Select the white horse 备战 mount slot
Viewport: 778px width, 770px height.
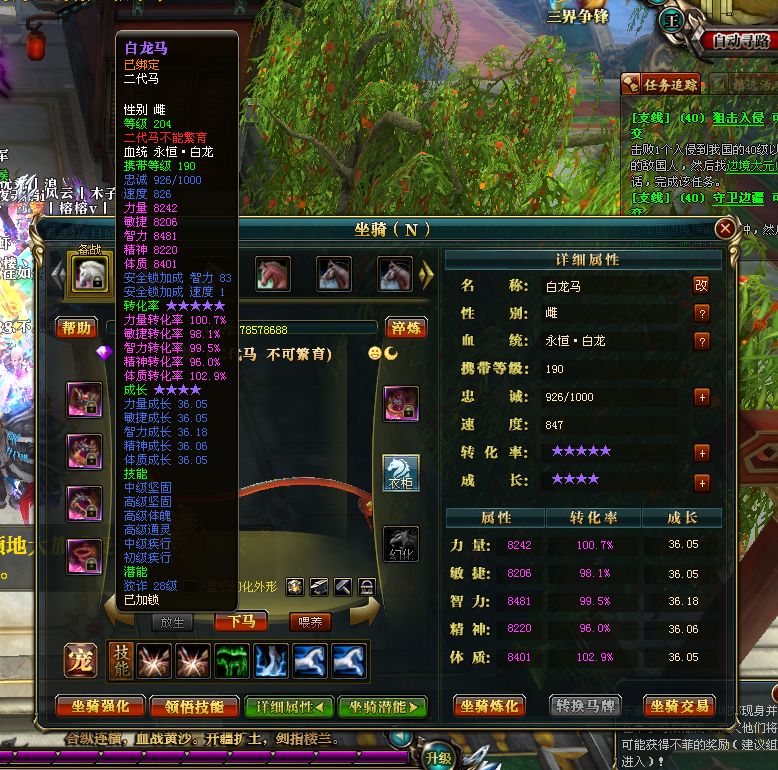point(87,273)
